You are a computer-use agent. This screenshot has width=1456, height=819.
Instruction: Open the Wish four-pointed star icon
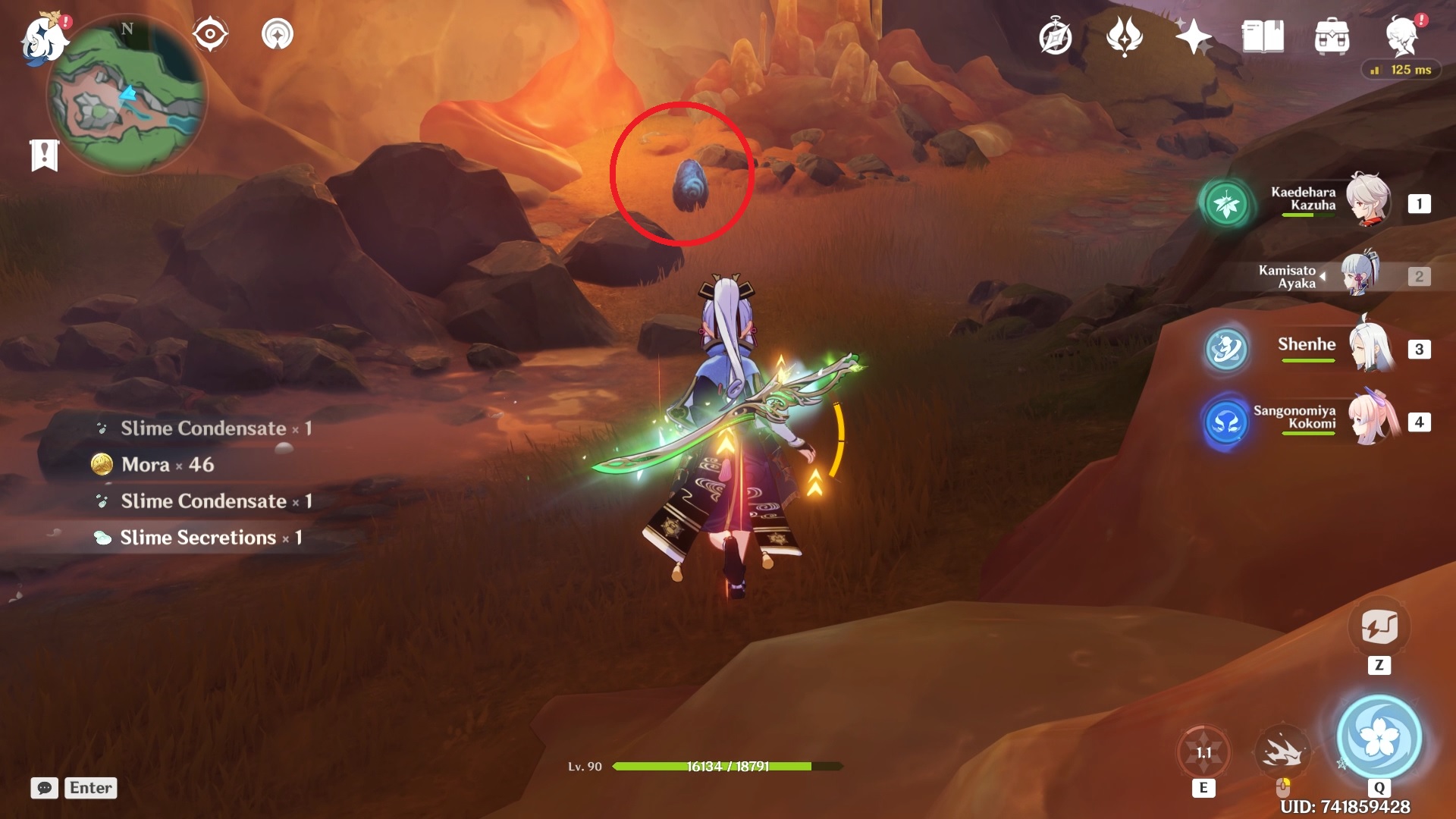point(1193,36)
